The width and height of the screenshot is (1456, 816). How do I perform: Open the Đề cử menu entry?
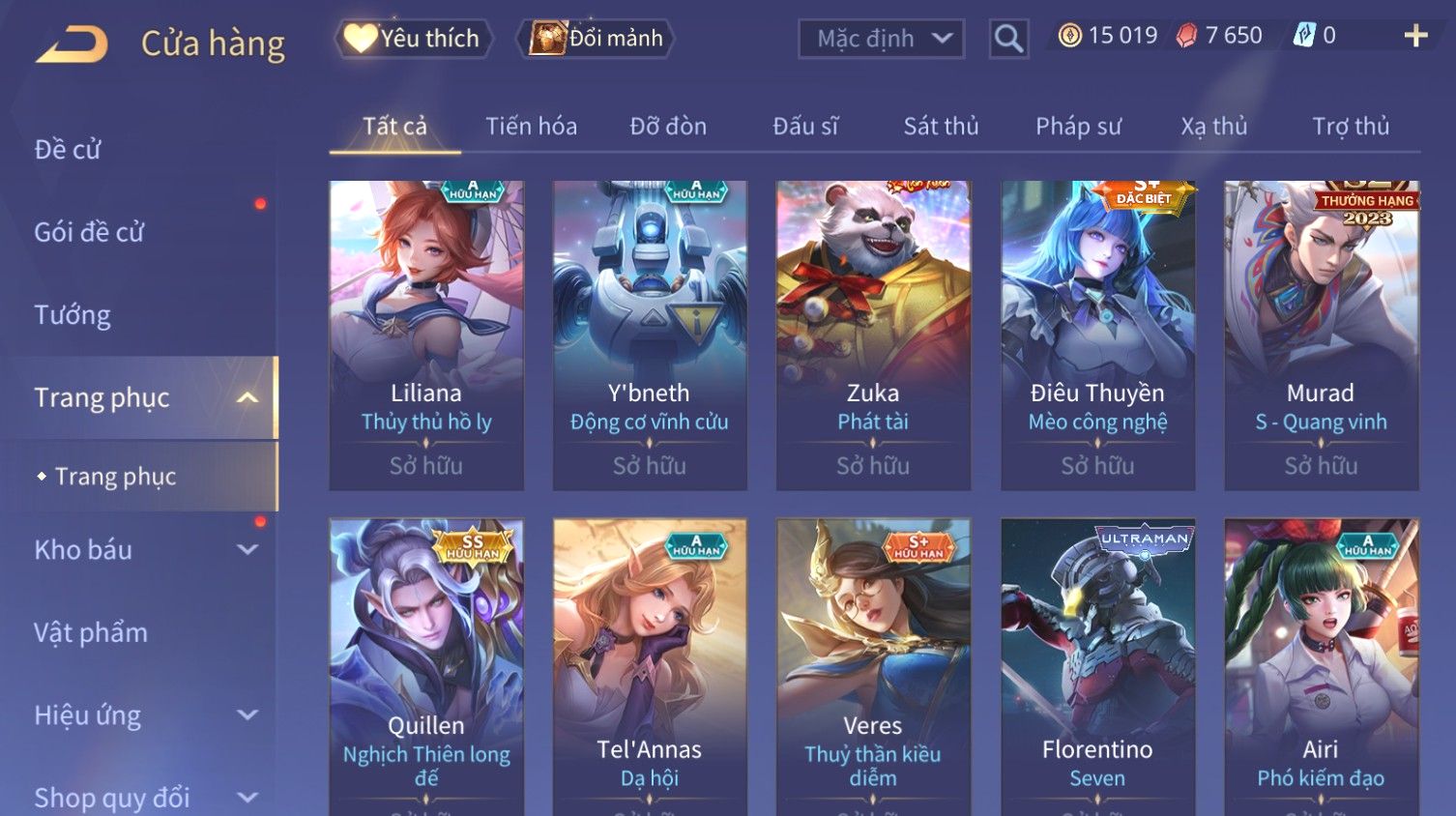pos(68,150)
